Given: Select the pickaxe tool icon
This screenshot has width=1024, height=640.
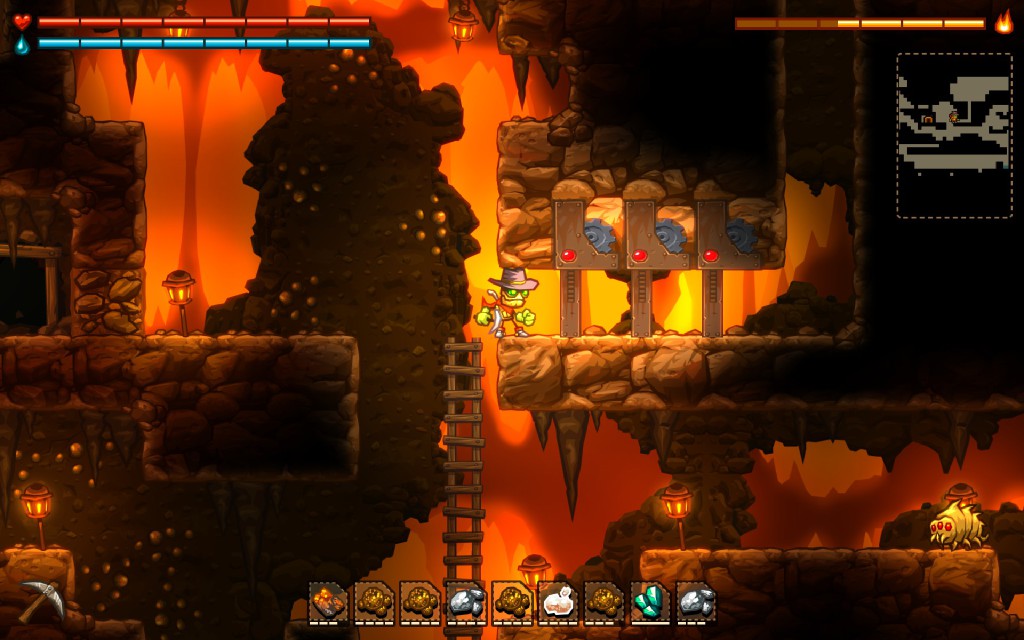Looking at the screenshot, I should point(39,598).
